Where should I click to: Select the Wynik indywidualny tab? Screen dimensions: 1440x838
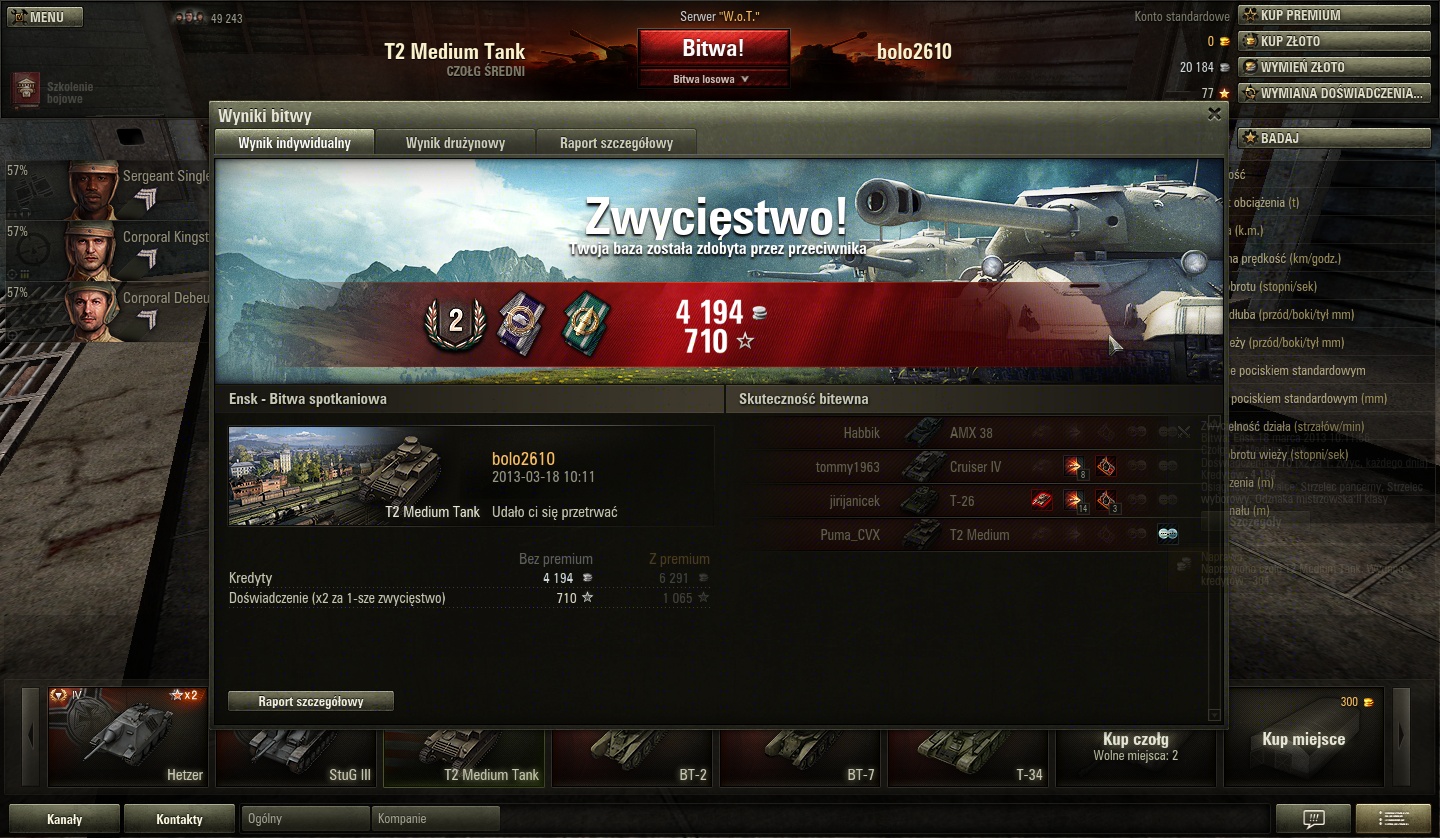(294, 143)
